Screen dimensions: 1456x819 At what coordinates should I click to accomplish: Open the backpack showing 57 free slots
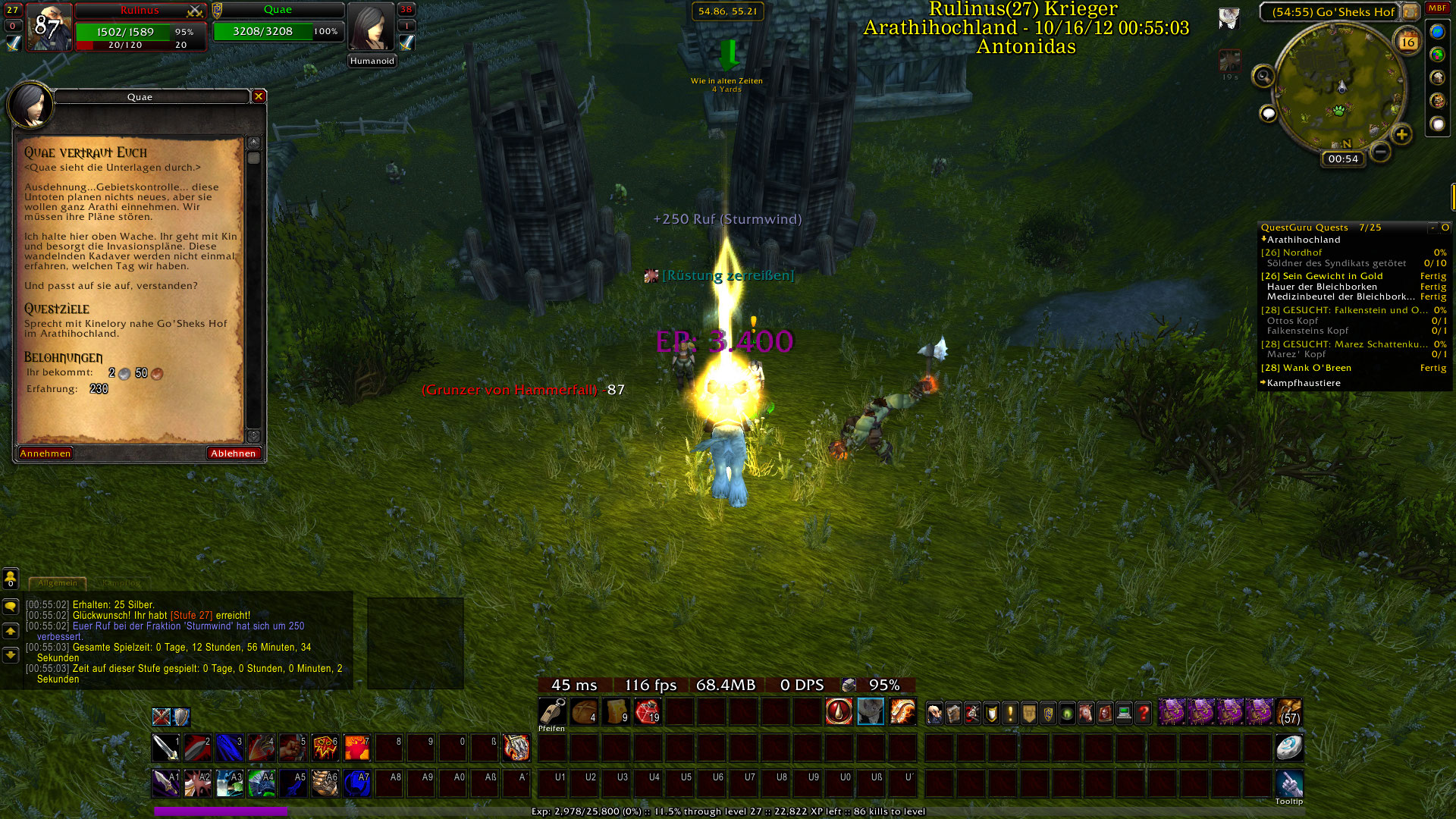click(1289, 713)
